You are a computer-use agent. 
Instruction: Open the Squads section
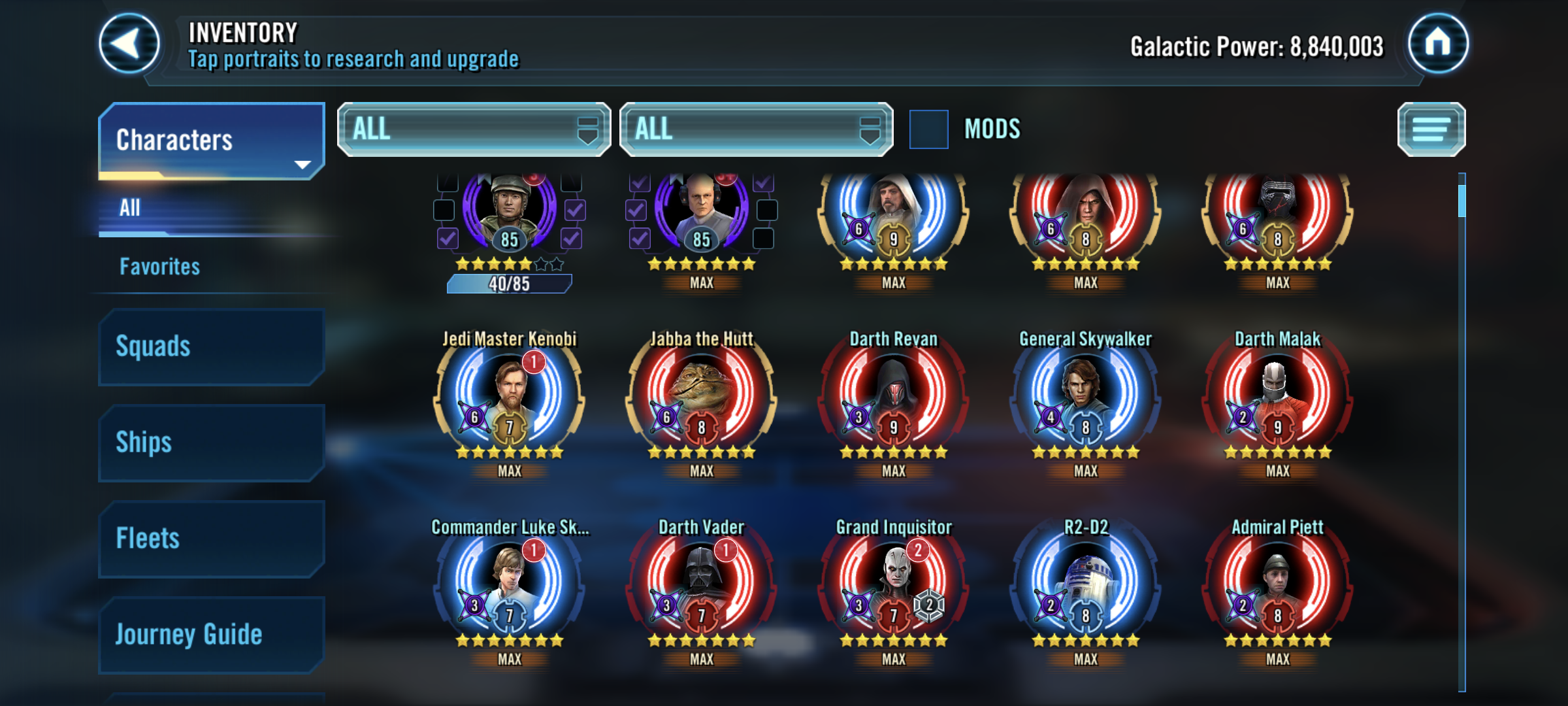(x=211, y=346)
